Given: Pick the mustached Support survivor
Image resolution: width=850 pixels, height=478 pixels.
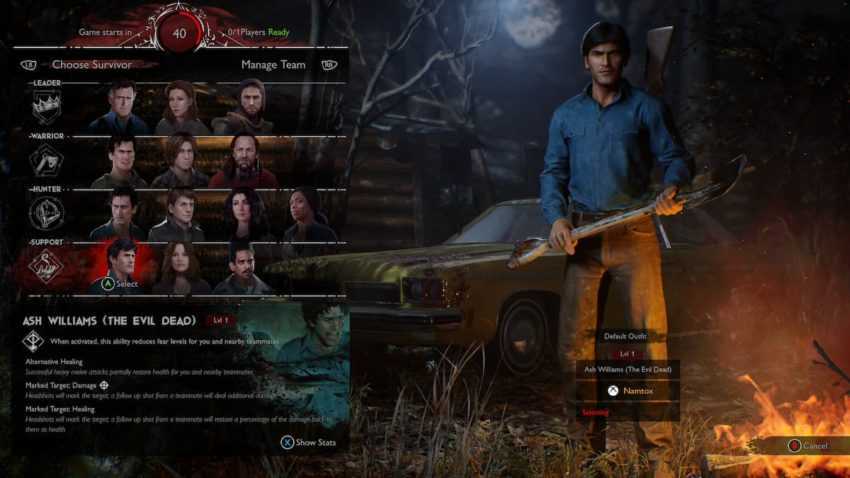Looking at the screenshot, I should 243,268.
